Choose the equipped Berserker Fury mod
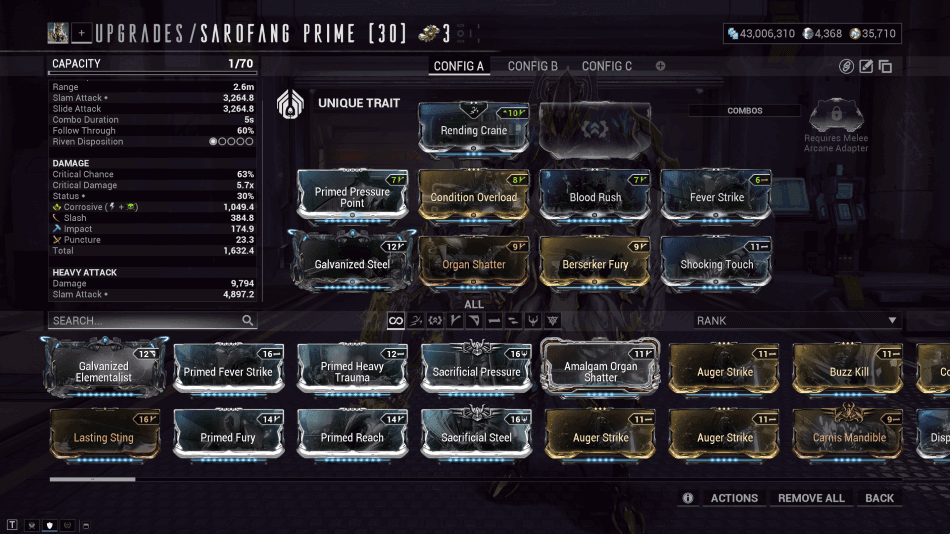 (596, 263)
